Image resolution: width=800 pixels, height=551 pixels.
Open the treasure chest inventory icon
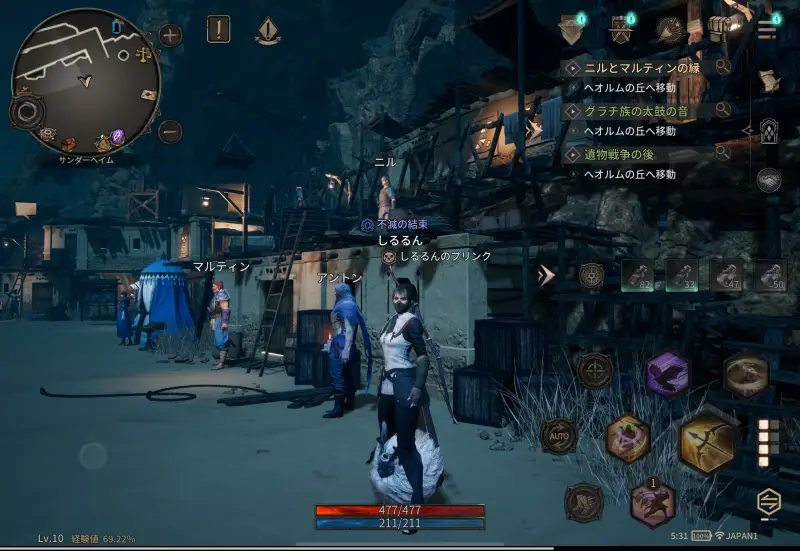click(722, 29)
